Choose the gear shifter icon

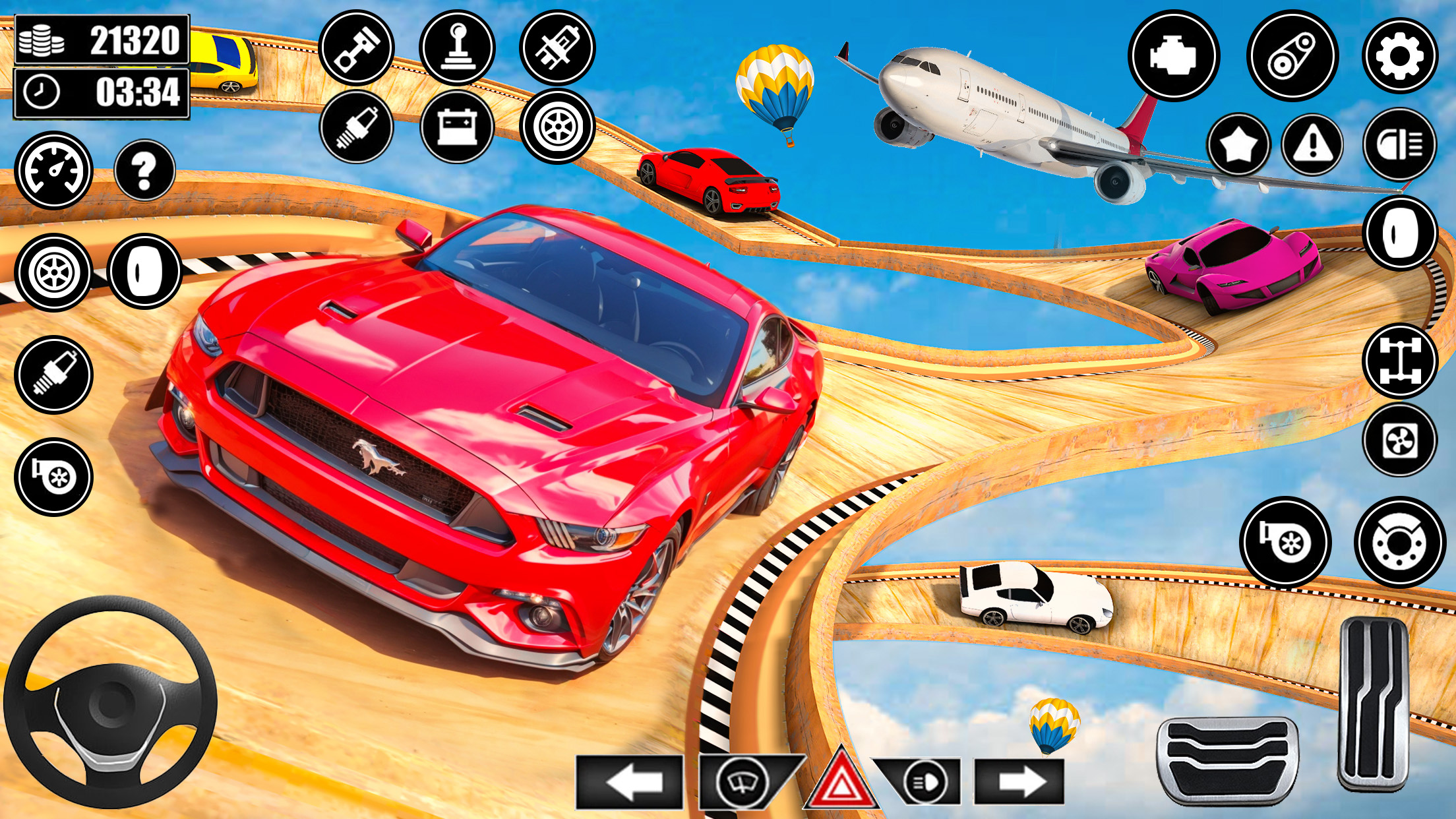point(457,47)
